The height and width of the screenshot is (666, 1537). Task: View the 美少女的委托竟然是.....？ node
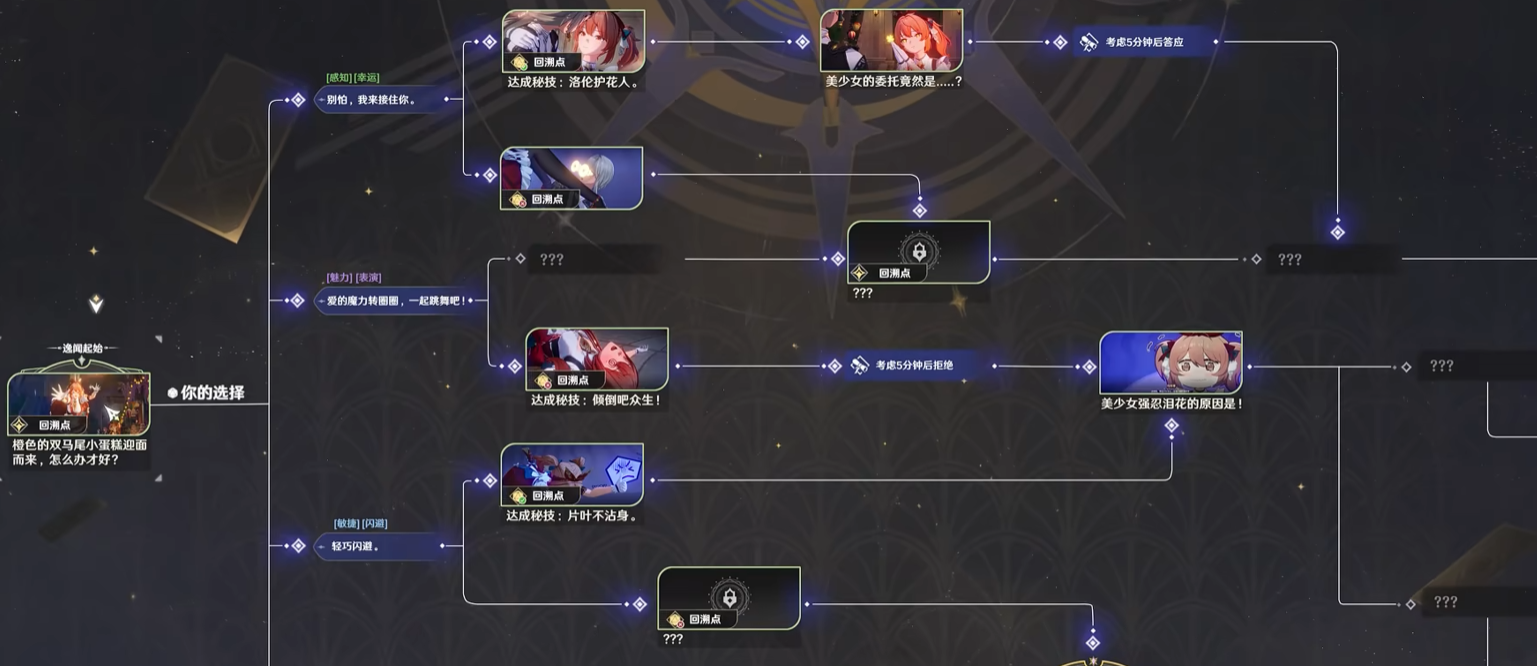point(891,41)
